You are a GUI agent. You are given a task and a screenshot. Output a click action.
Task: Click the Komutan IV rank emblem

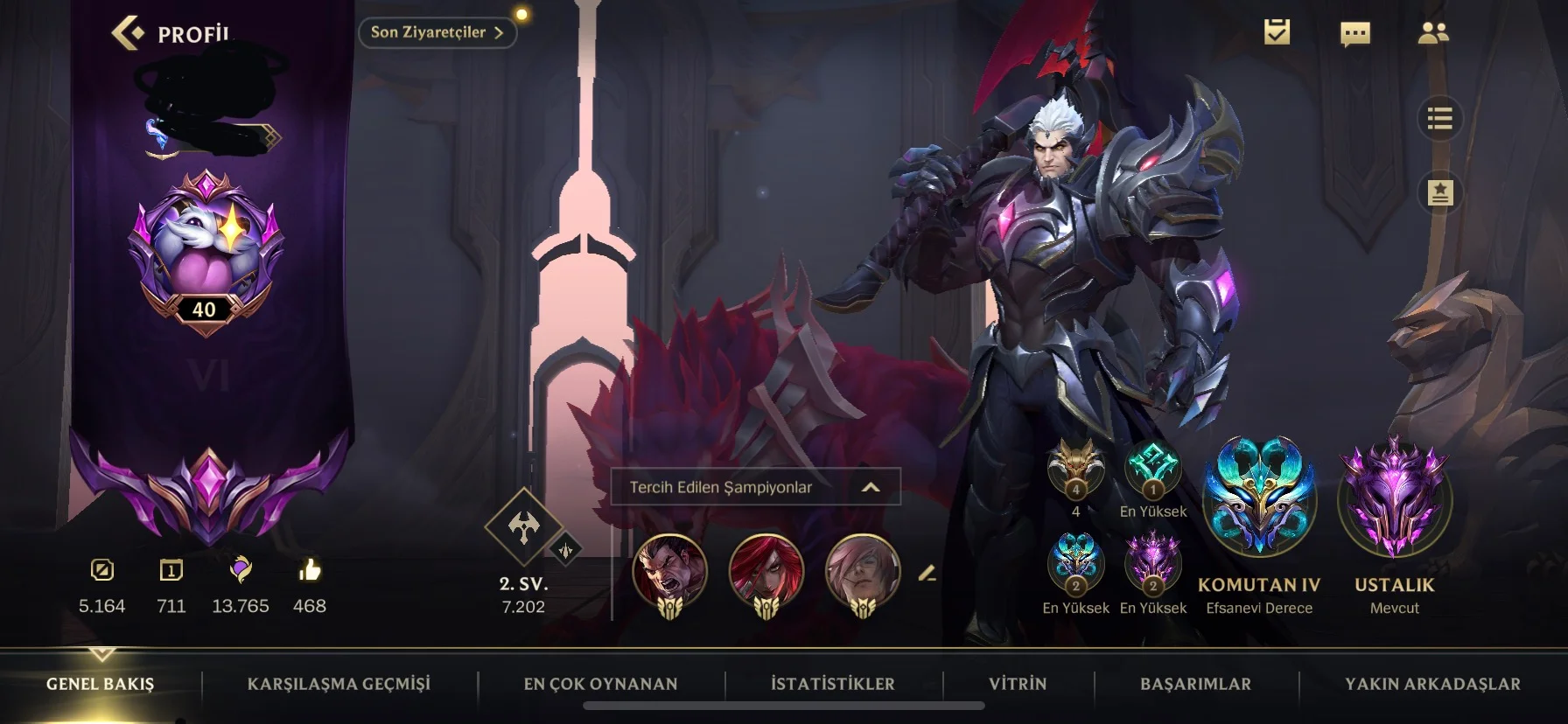point(1259,497)
